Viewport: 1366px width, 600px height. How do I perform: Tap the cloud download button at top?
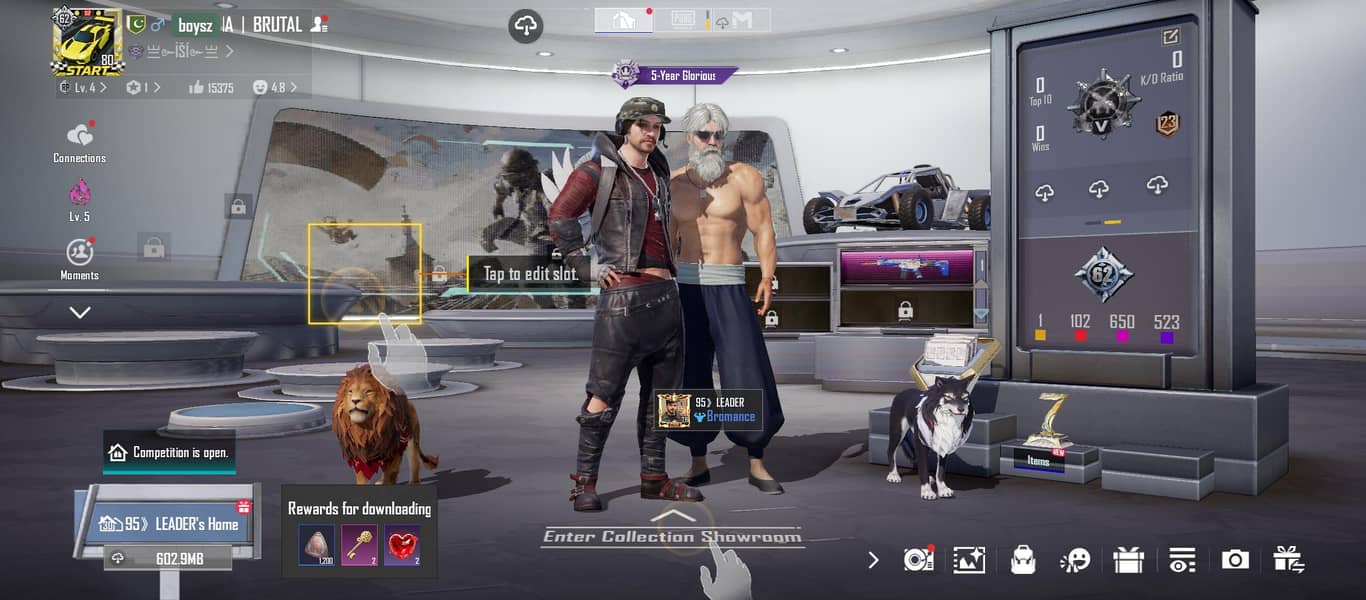[x=525, y=26]
